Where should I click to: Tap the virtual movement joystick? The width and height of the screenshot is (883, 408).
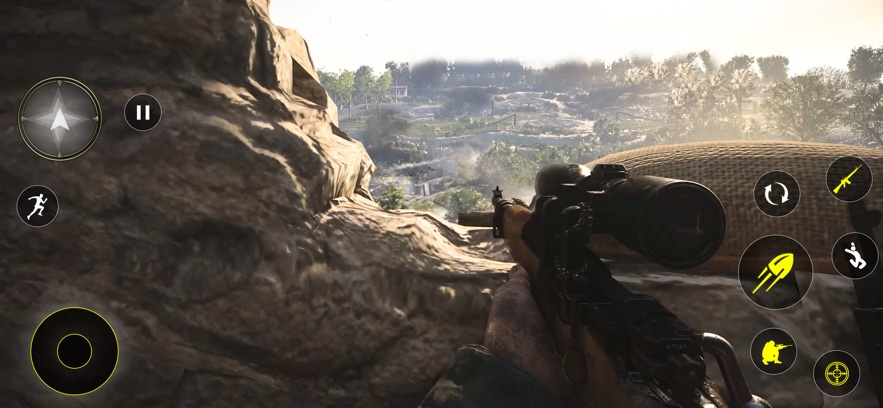(74, 351)
